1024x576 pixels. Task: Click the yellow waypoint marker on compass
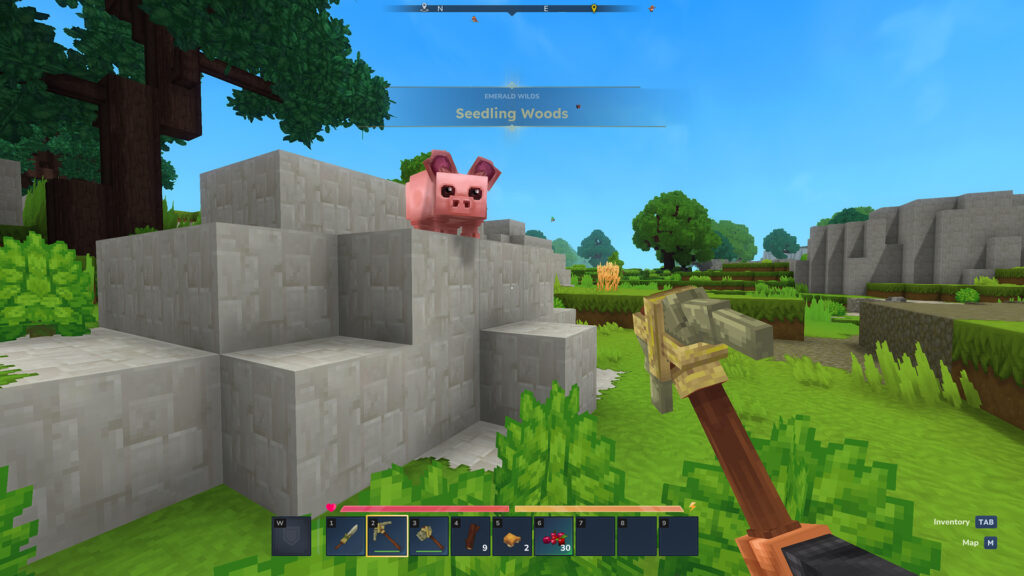593,9
